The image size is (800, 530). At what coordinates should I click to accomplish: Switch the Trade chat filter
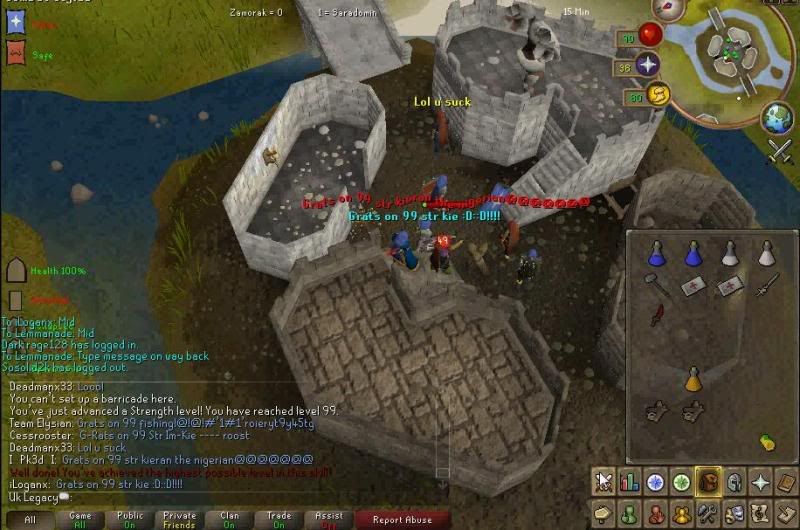279,519
